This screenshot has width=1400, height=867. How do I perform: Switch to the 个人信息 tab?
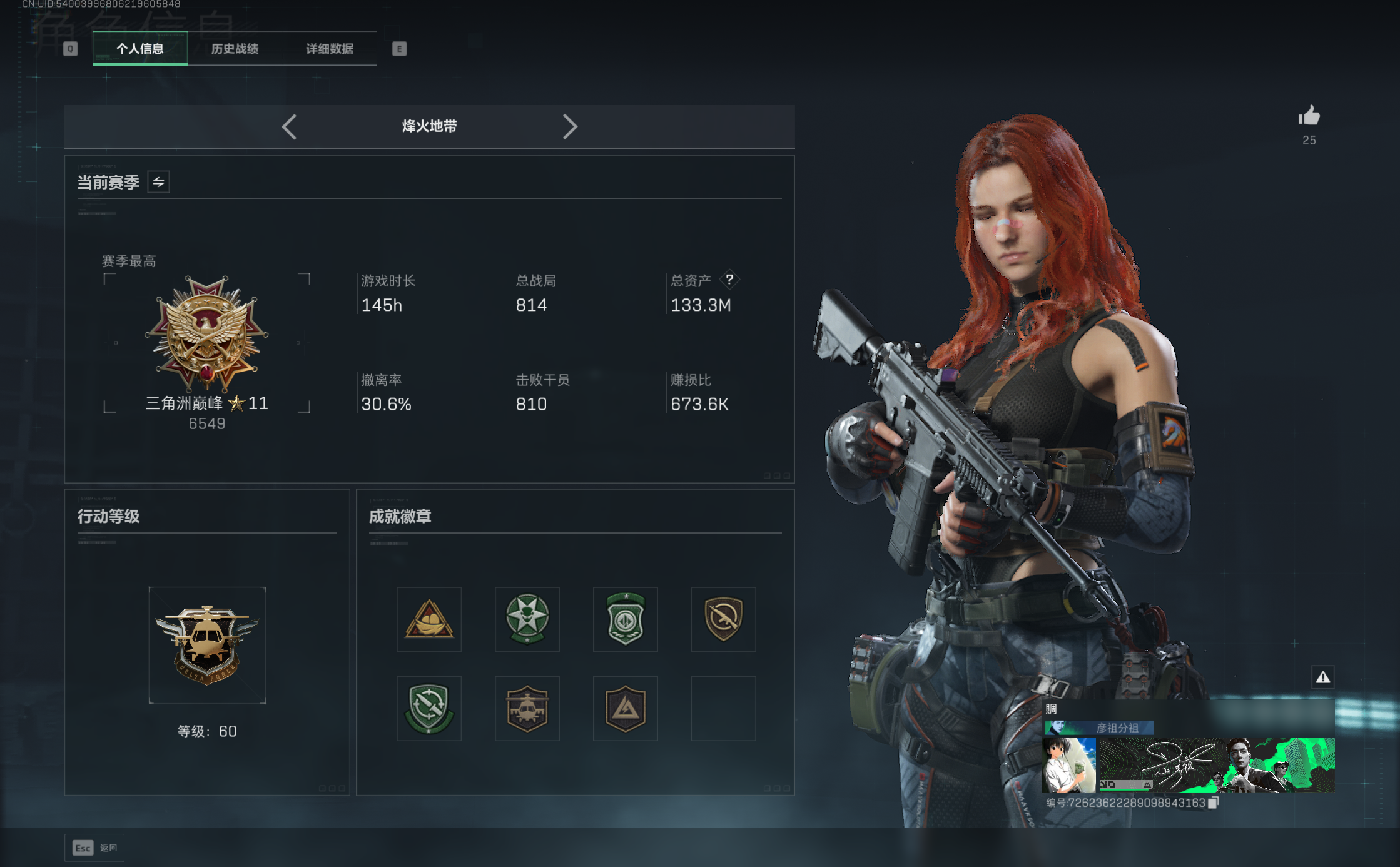pos(139,49)
